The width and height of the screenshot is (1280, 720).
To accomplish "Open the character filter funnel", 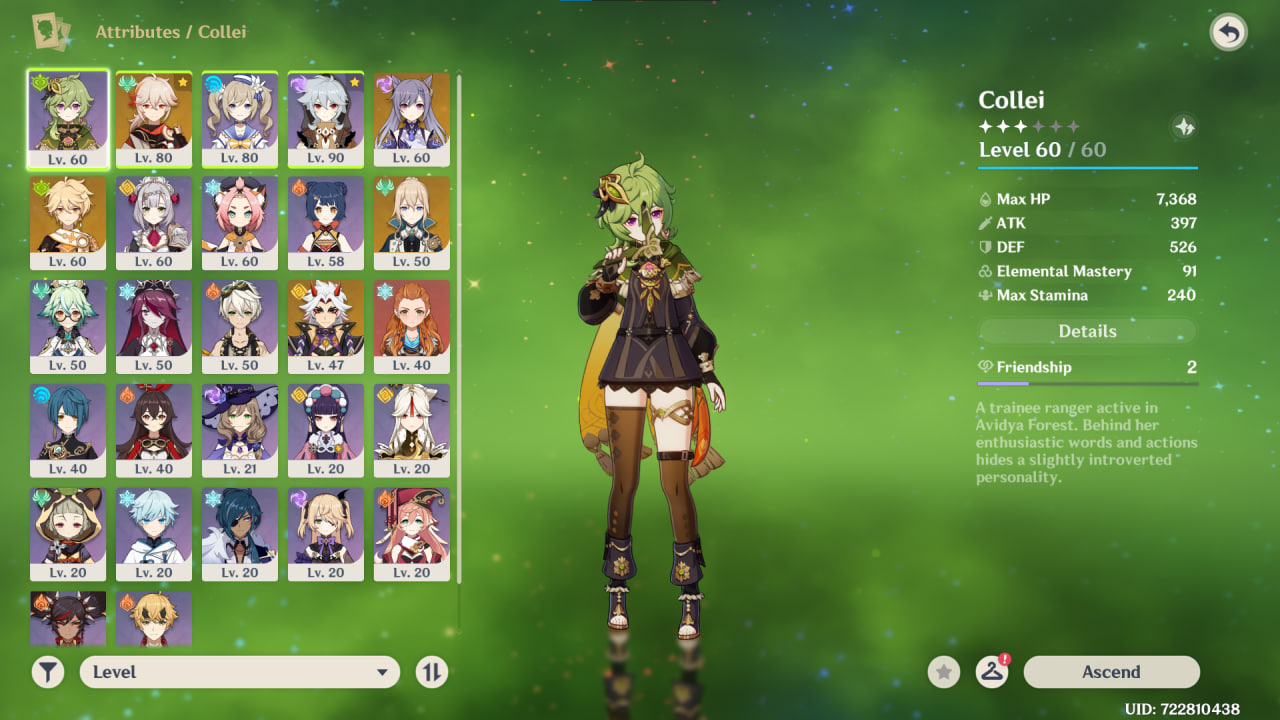I will 48,672.
